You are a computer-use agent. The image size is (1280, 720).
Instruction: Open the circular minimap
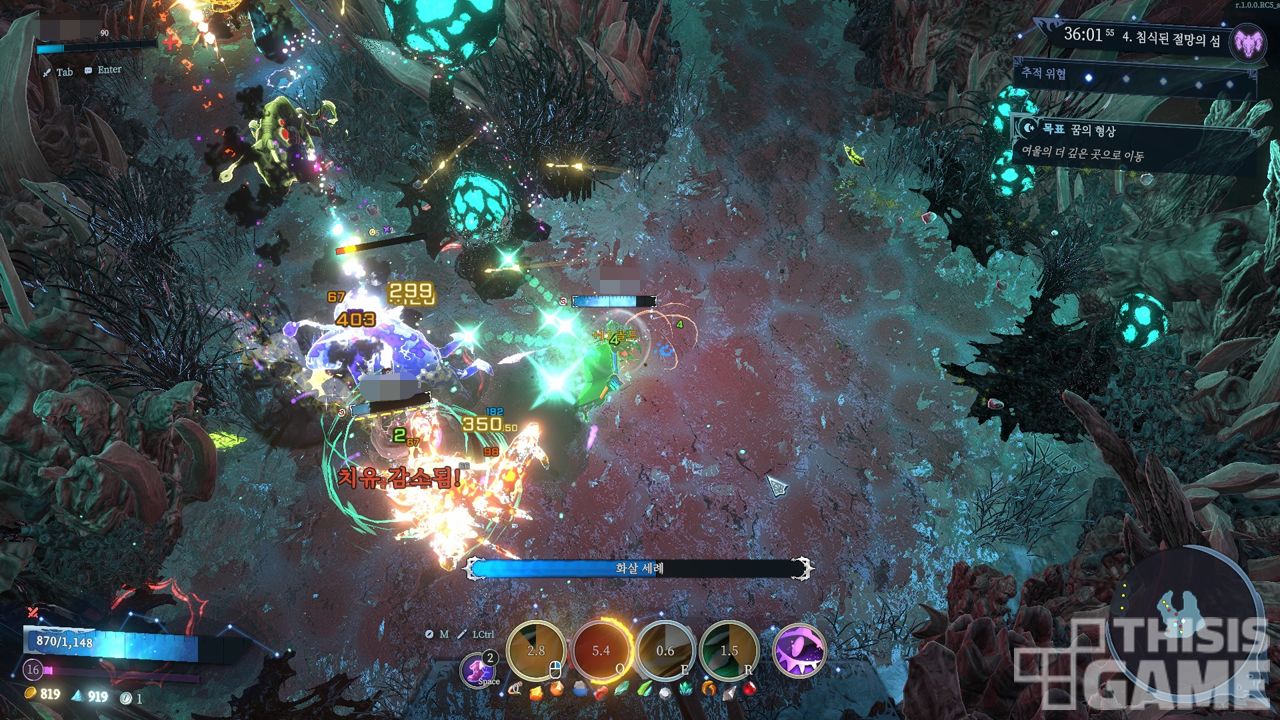pos(1186,610)
